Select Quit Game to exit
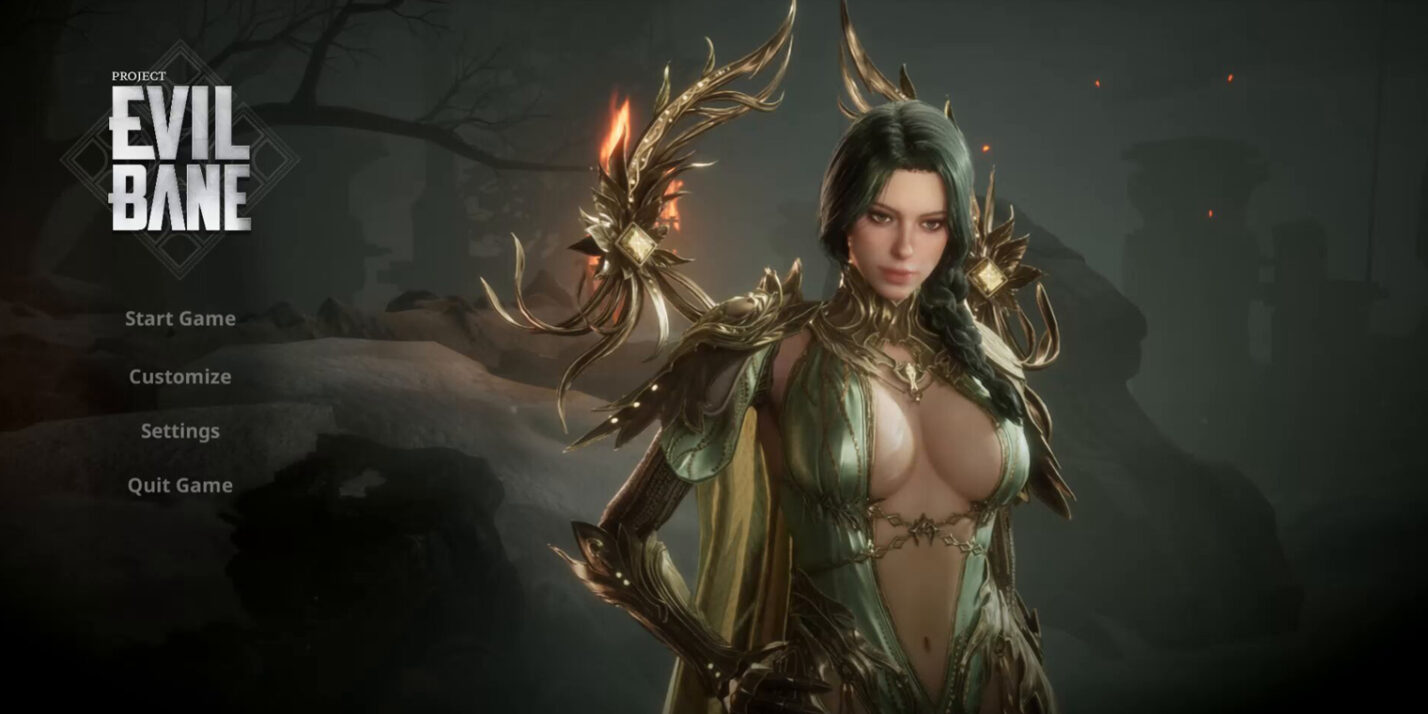1428x714 pixels. (x=180, y=485)
